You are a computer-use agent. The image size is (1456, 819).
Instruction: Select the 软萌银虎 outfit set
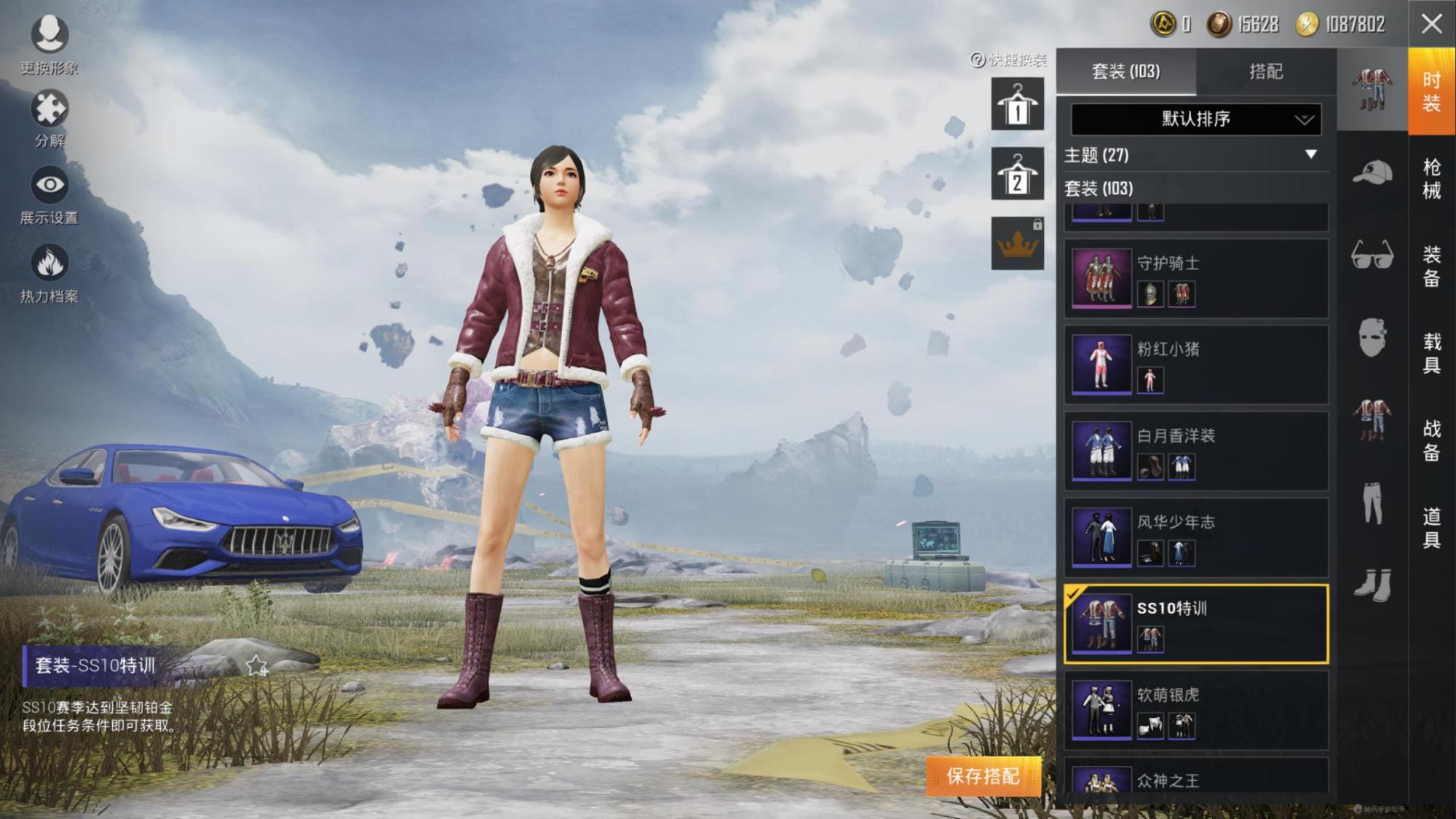tap(1195, 710)
